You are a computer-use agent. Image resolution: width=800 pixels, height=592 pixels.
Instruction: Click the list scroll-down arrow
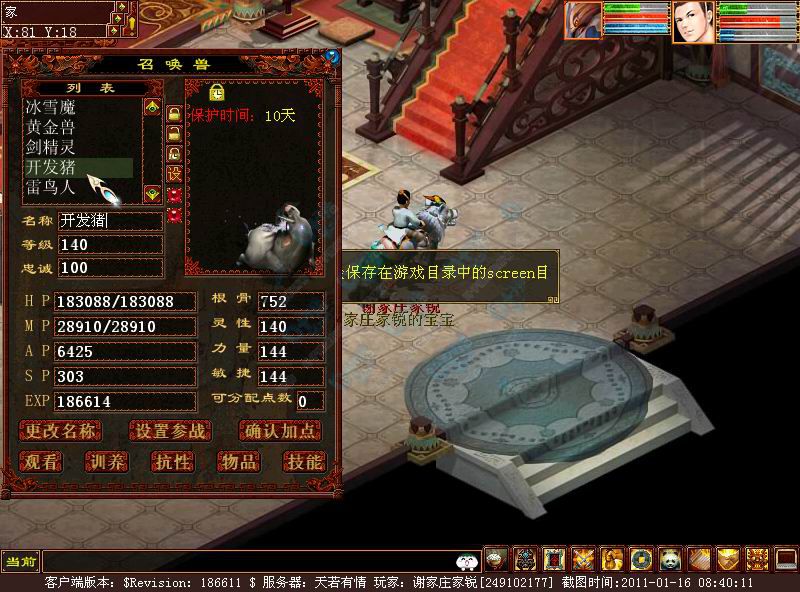[152, 193]
